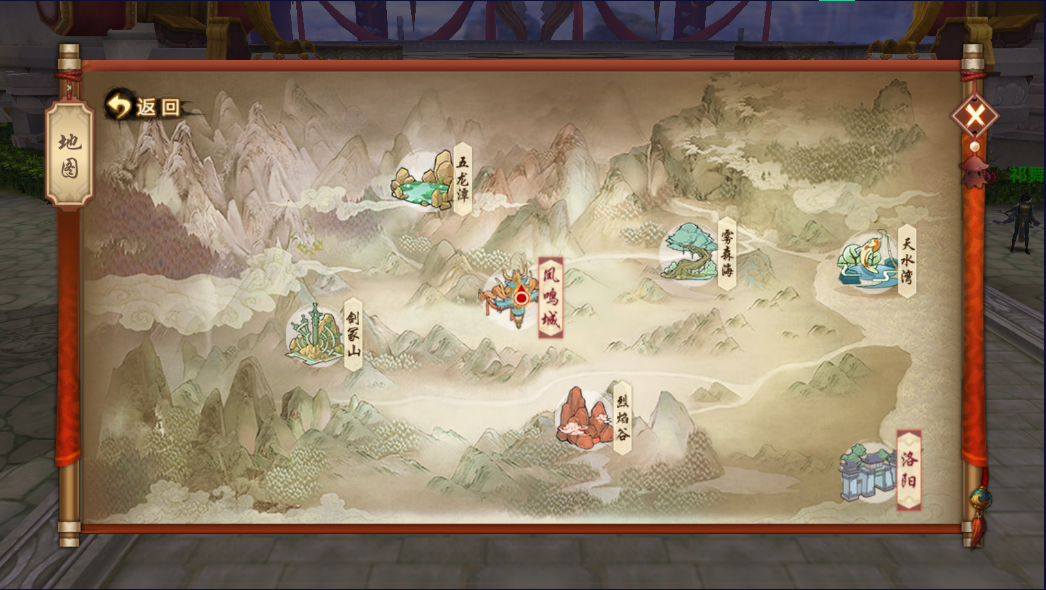The width and height of the screenshot is (1046, 590).
Task: Travel to 凤鸣城 city marker
Action: 516,296
